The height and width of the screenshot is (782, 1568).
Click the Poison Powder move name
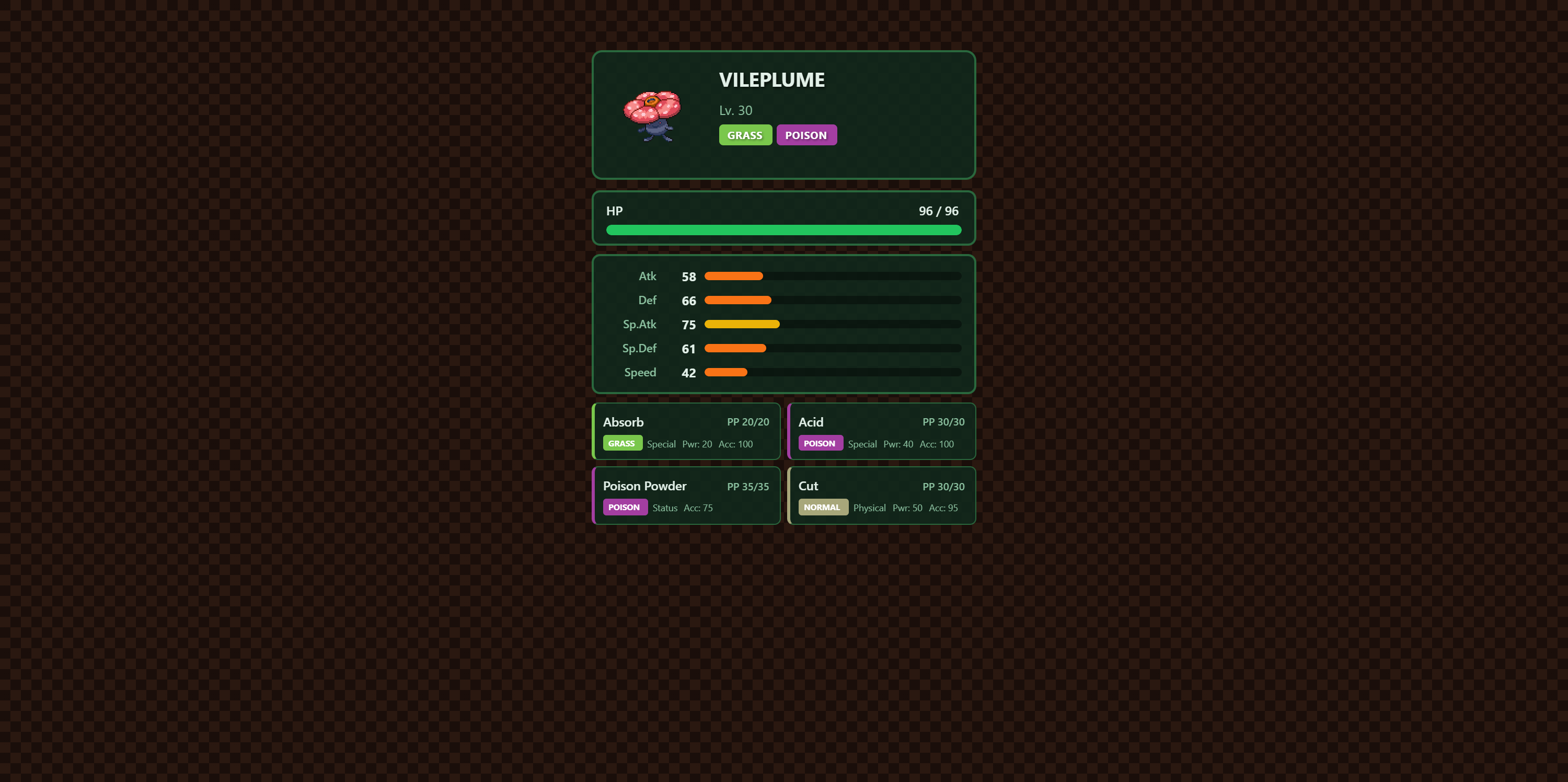[x=644, y=486]
